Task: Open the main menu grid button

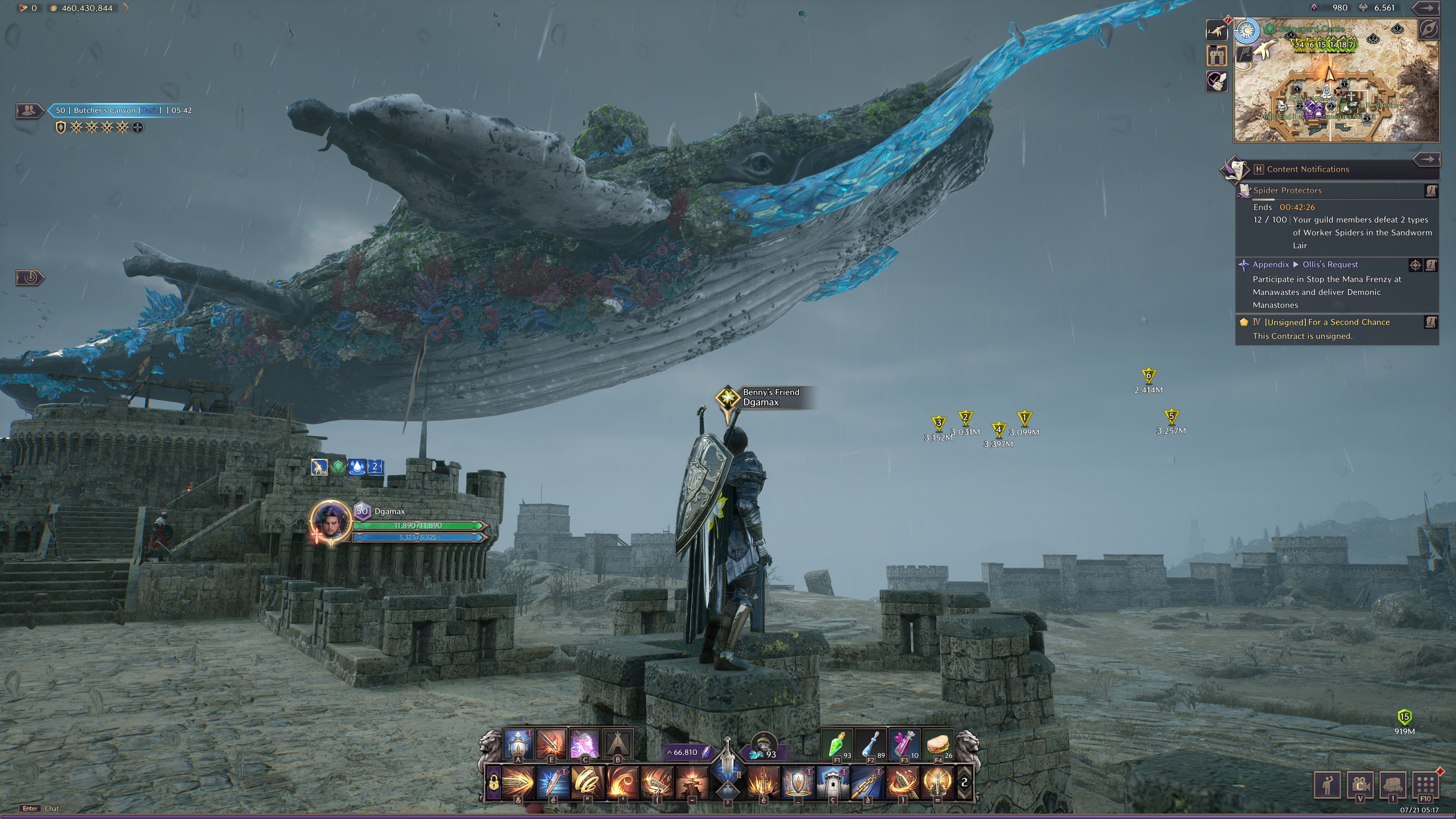Action: point(1425,784)
